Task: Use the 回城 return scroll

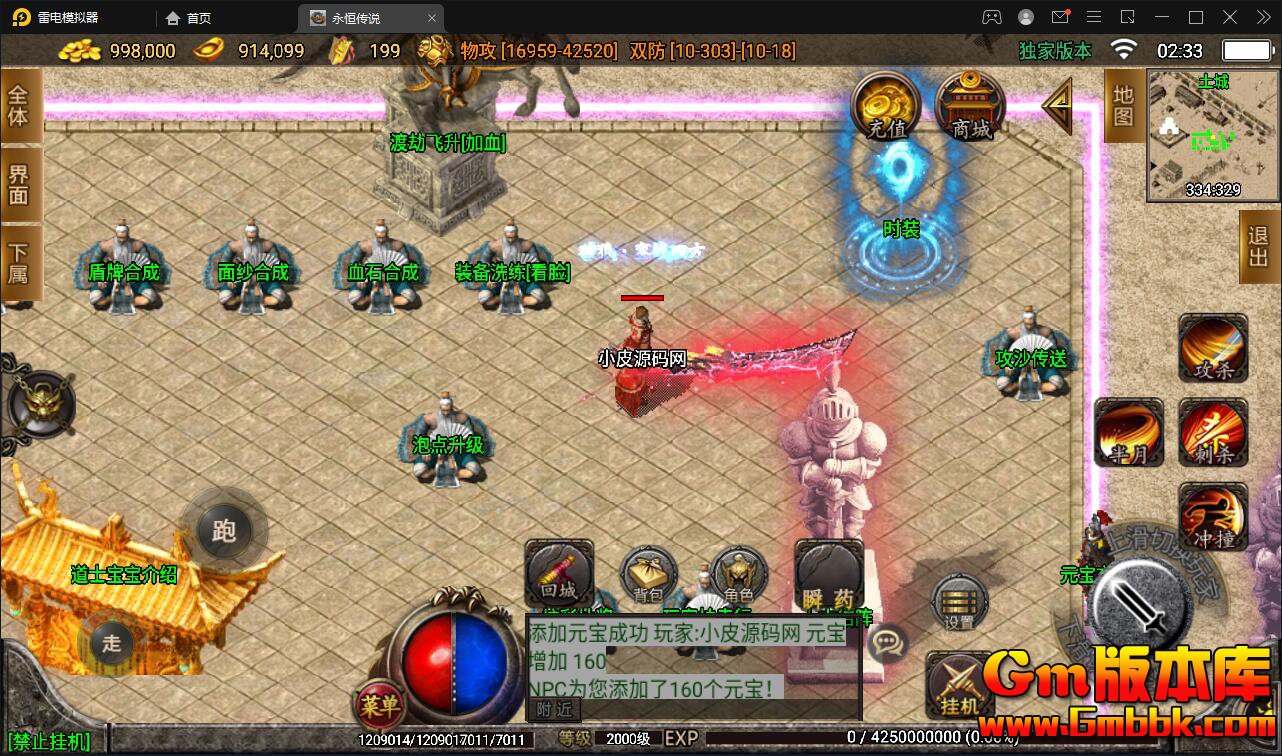Action: click(559, 573)
